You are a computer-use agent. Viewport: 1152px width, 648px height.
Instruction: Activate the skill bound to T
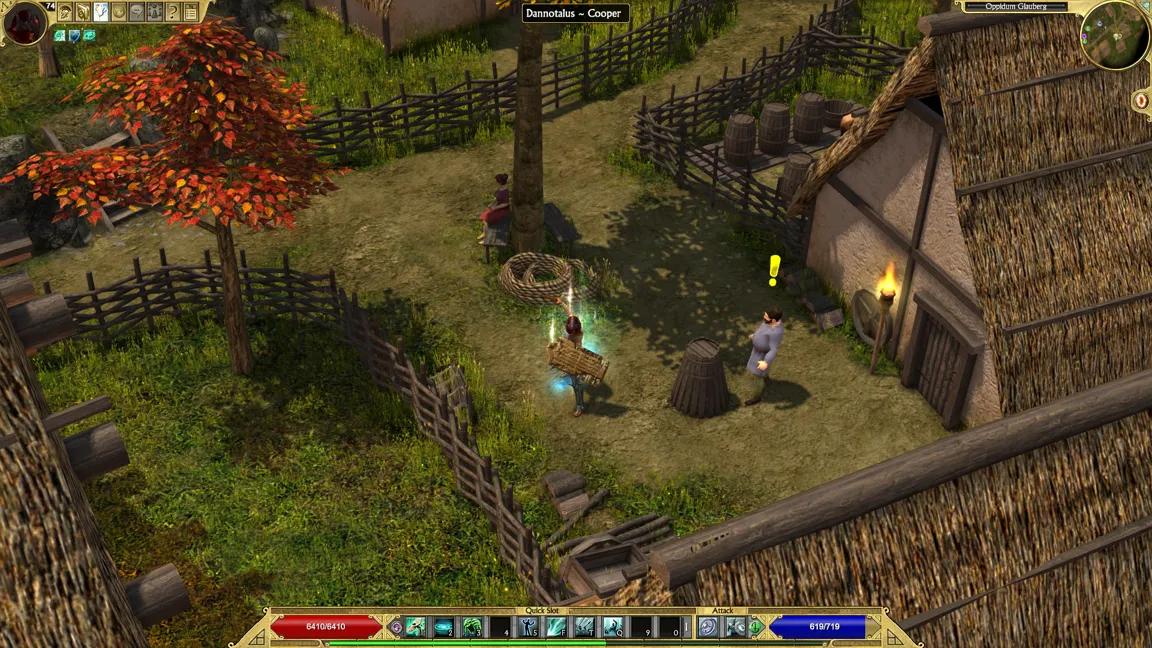point(584,627)
